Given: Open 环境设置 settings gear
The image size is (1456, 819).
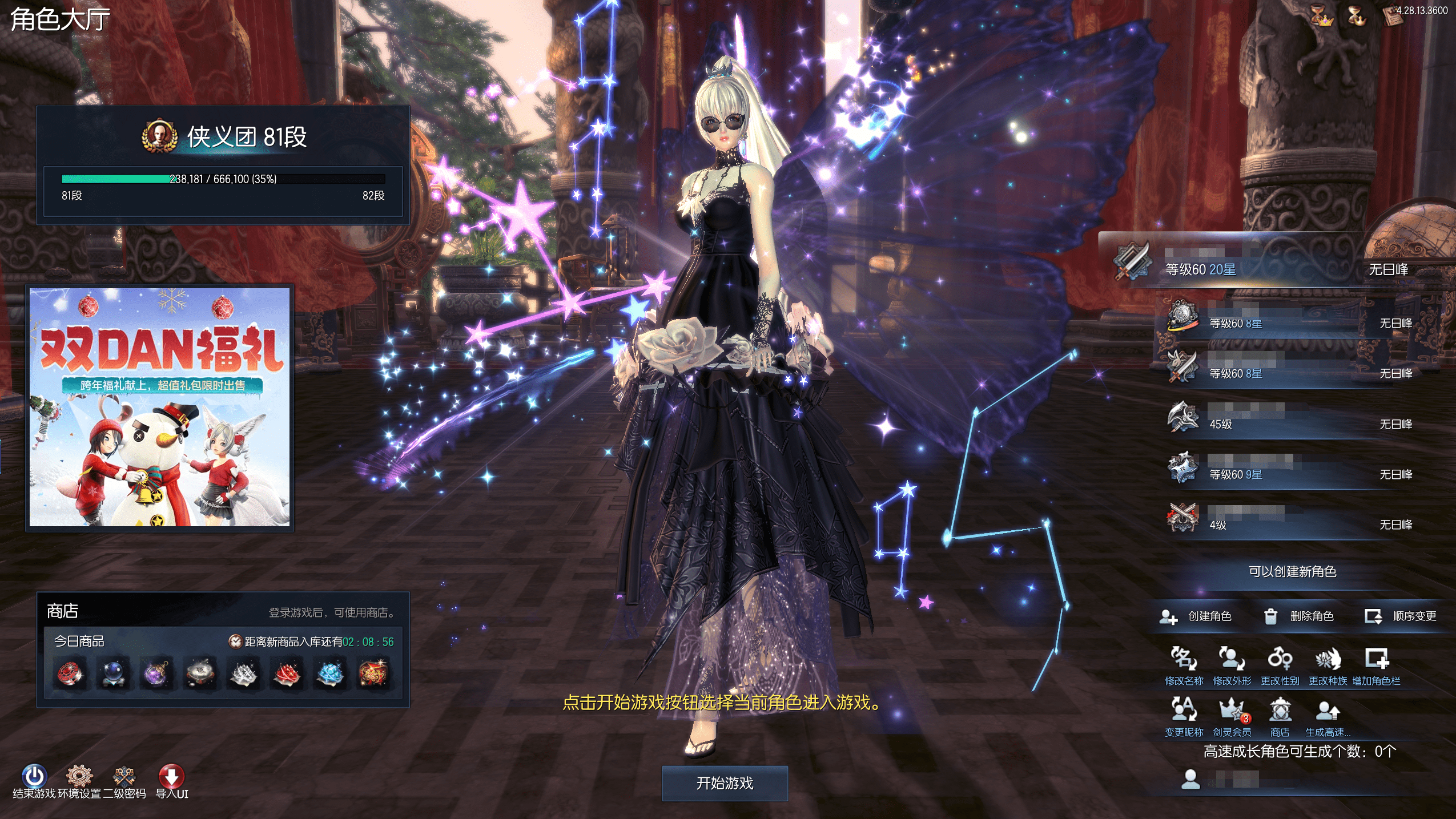Looking at the screenshot, I should [79, 776].
